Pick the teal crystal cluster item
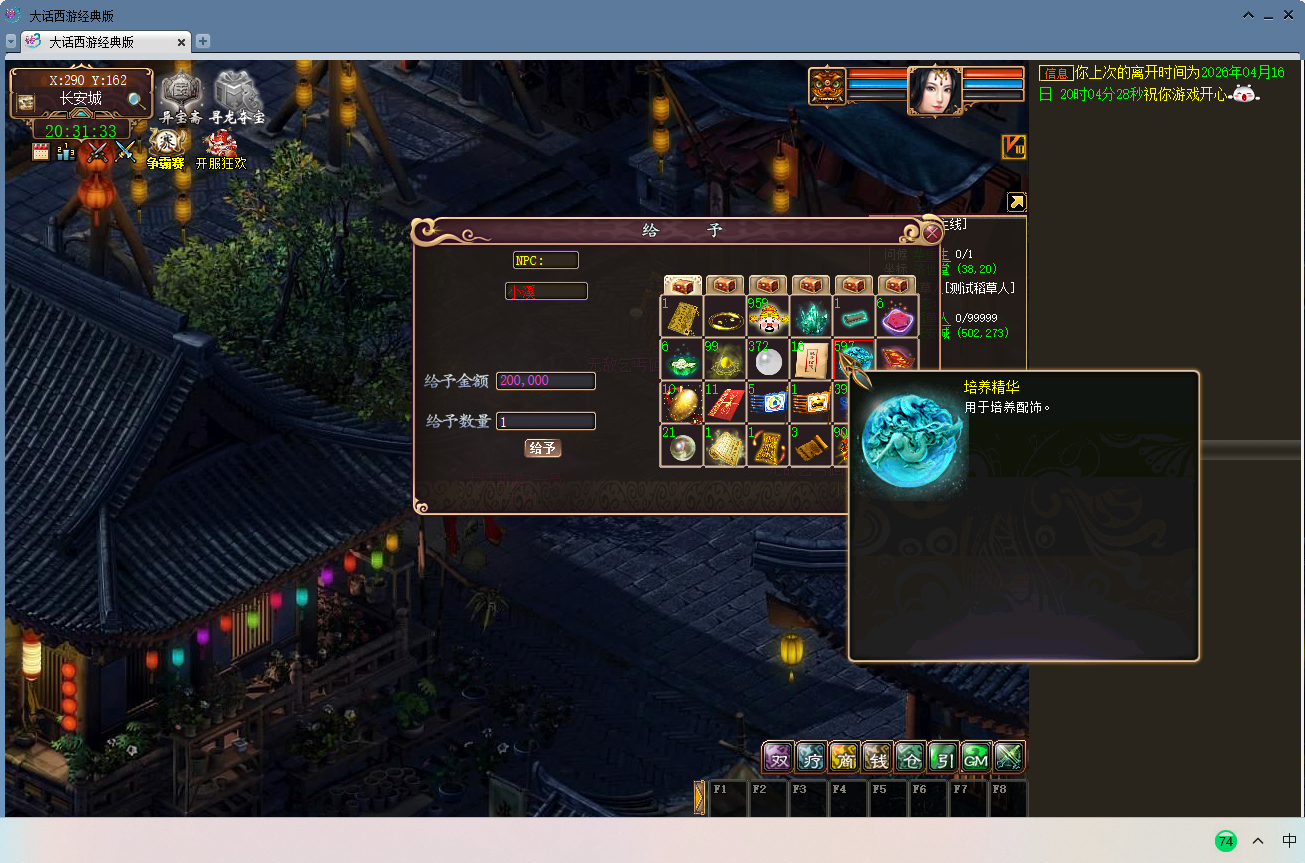This screenshot has height=863, width=1305. [810, 316]
